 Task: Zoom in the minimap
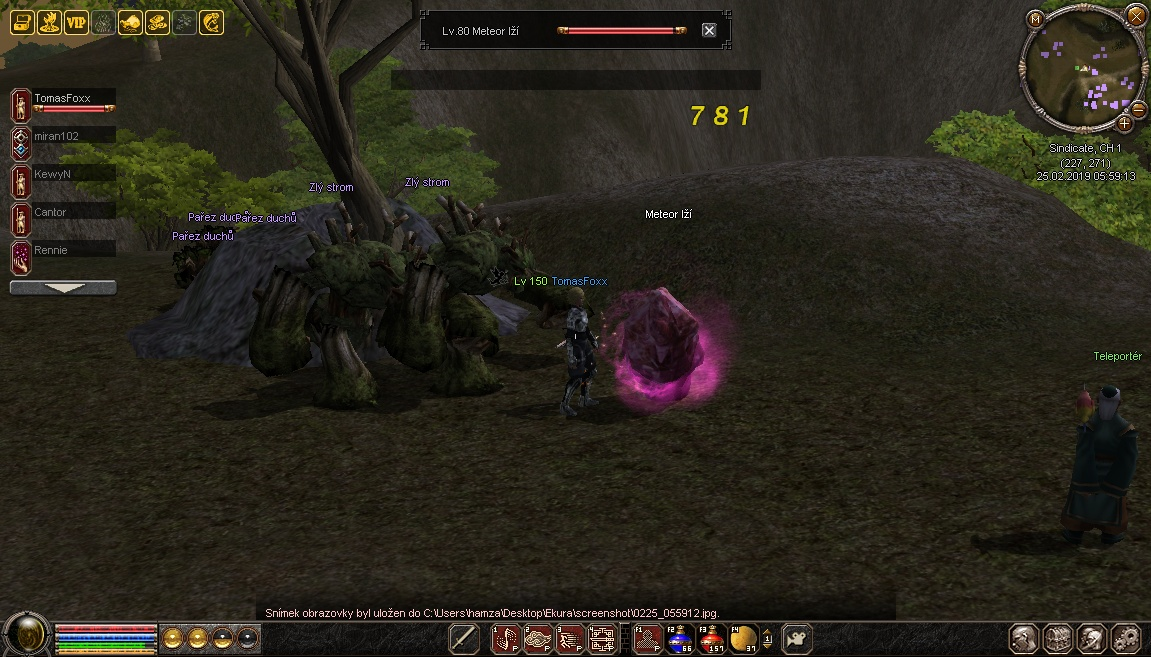1124,123
